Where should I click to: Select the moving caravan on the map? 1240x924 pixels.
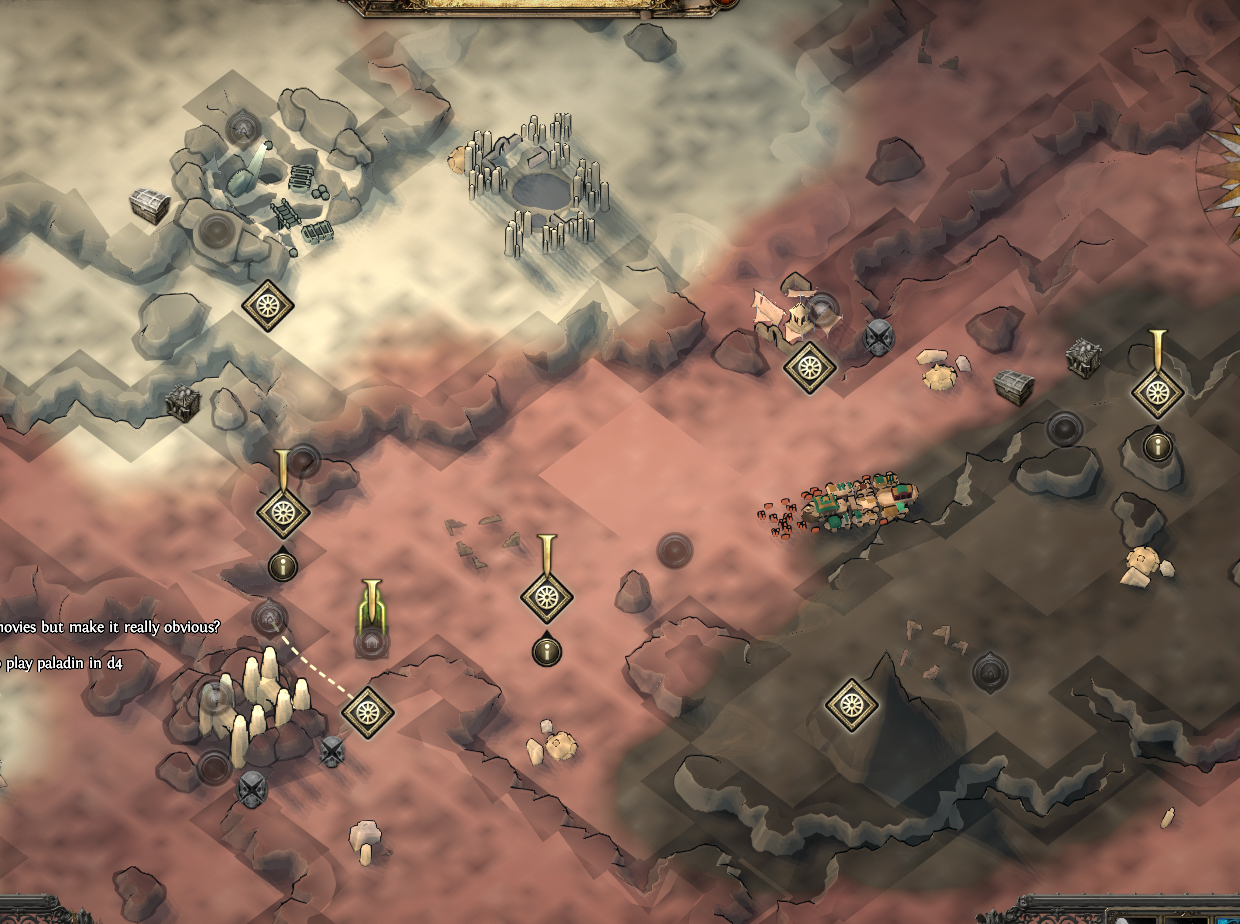point(862,502)
